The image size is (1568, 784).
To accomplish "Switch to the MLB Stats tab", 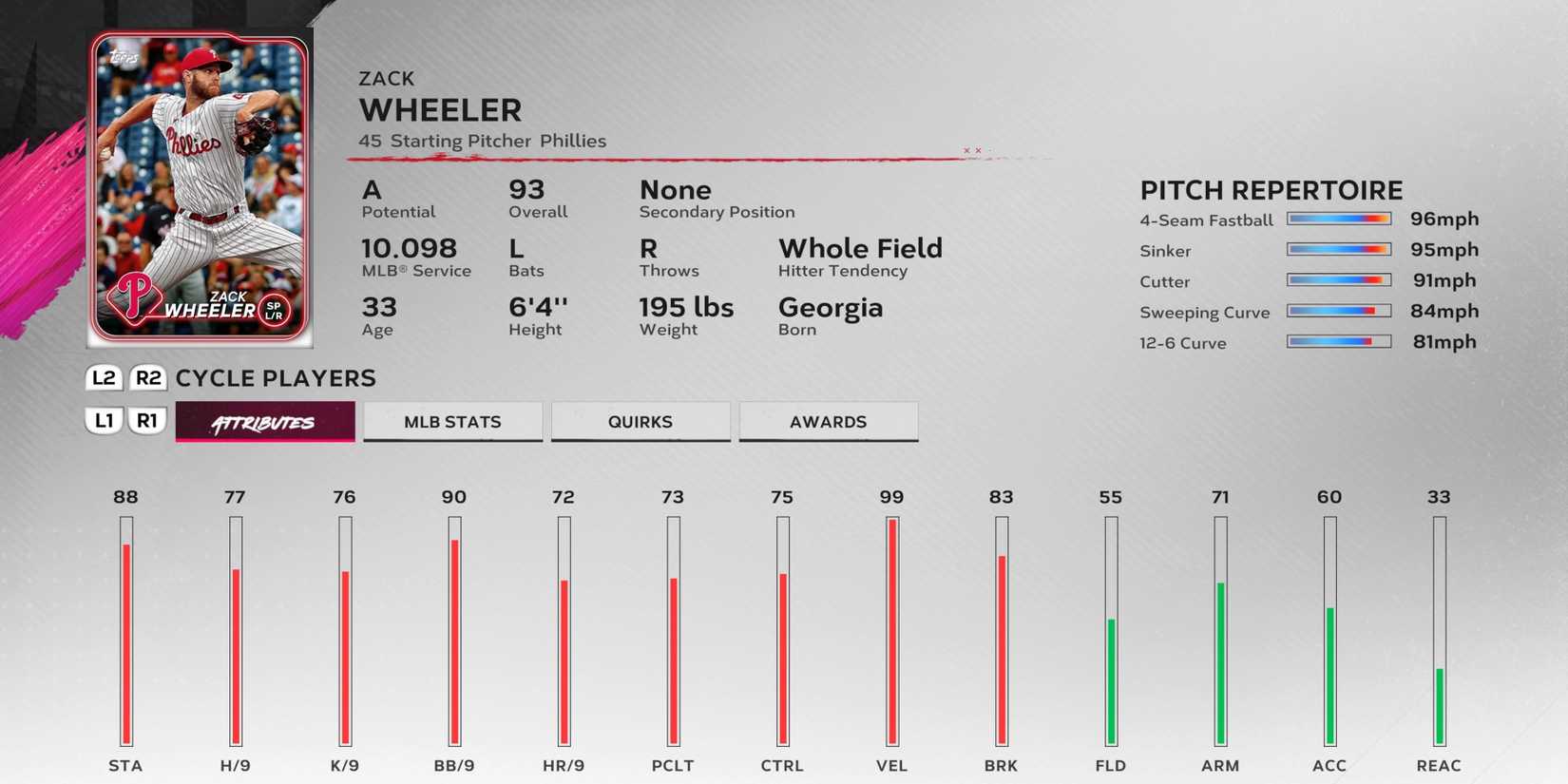I will coord(452,421).
